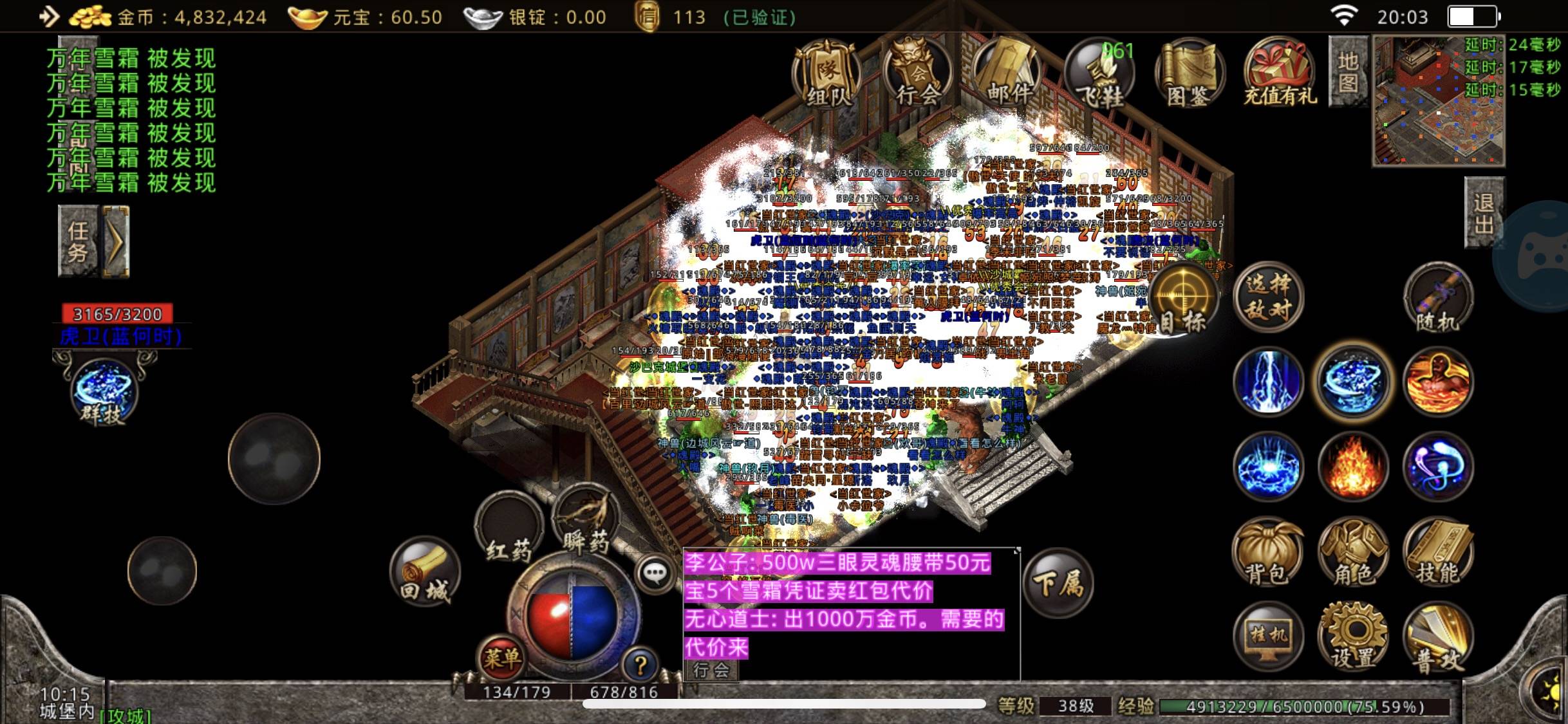Open the 菜单 menu button
This screenshot has height=724, width=1568.
[501, 658]
